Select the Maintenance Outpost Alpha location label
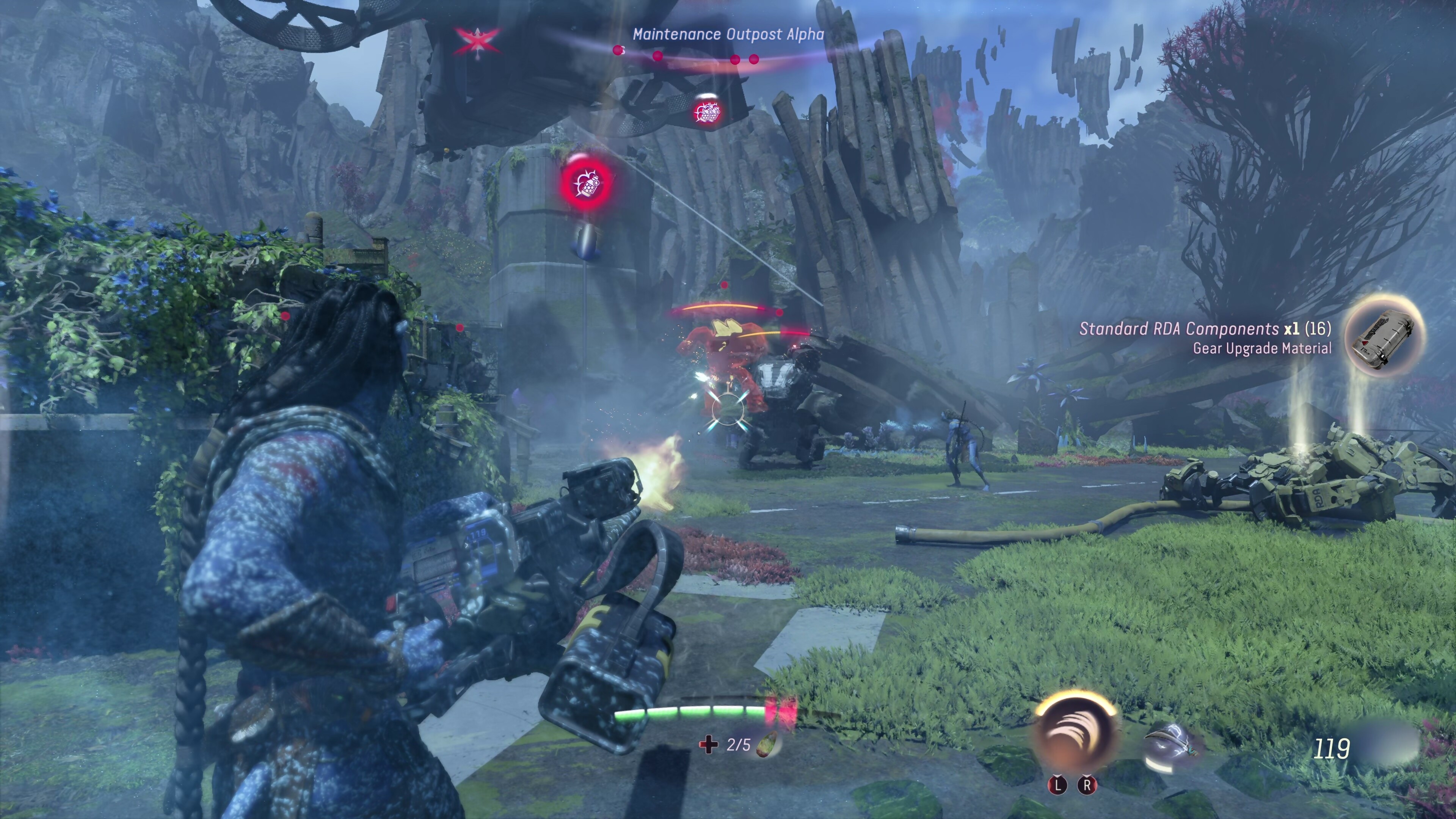Screen dimensions: 1456x819 click(x=728, y=35)
